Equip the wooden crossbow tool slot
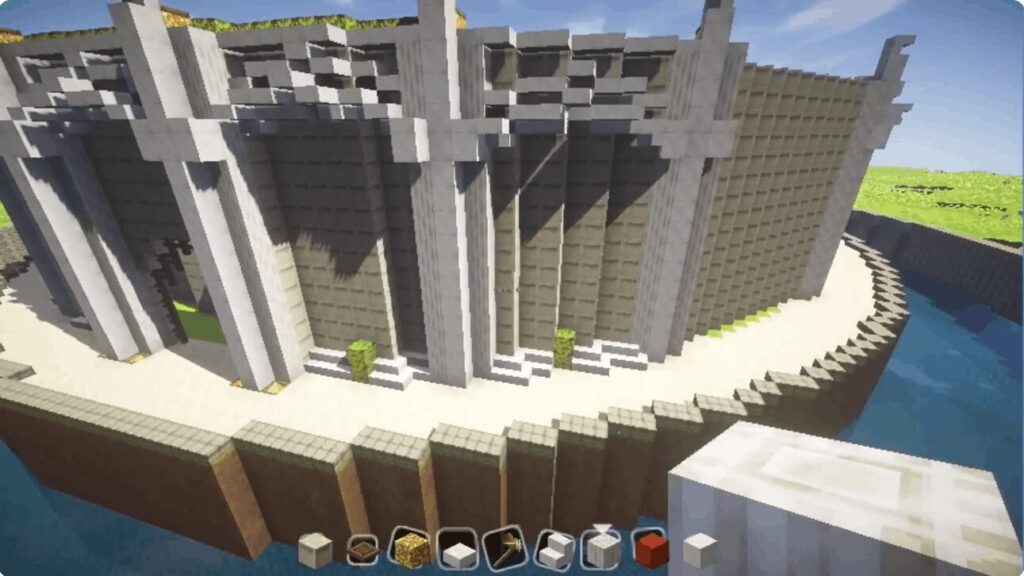Viewport: 1024px width, 576px height. coord(505,549)
